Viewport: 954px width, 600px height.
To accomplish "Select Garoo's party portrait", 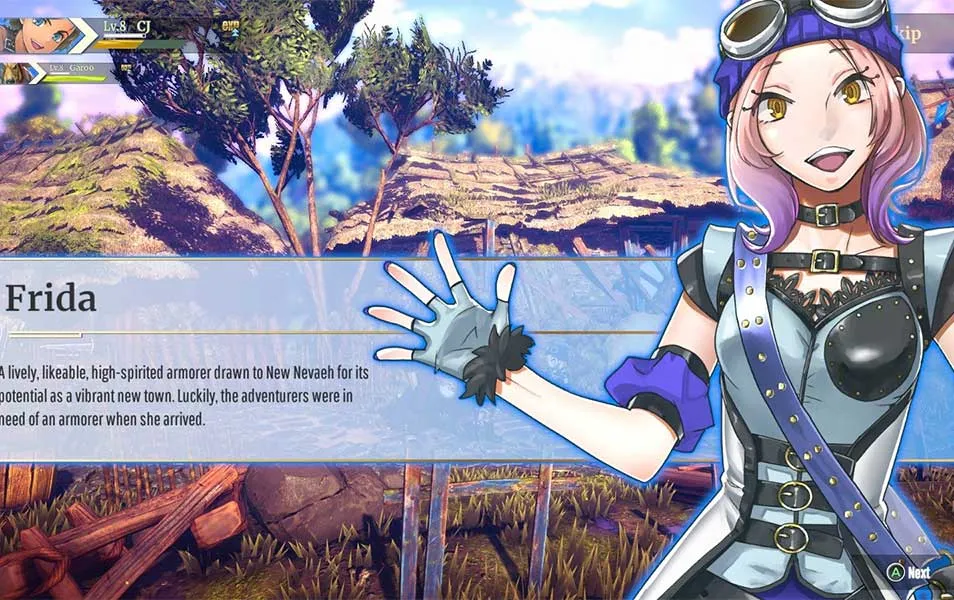I will coord(17,72).
